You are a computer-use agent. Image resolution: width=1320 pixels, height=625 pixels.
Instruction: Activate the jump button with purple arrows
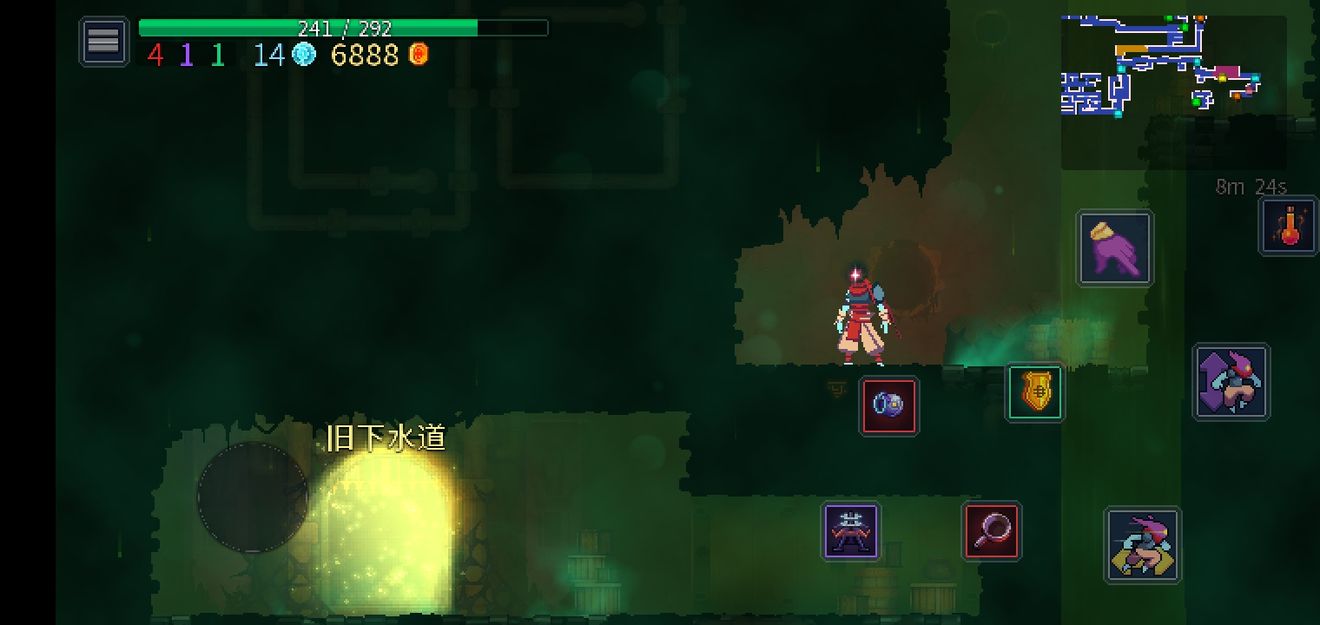1231,382
